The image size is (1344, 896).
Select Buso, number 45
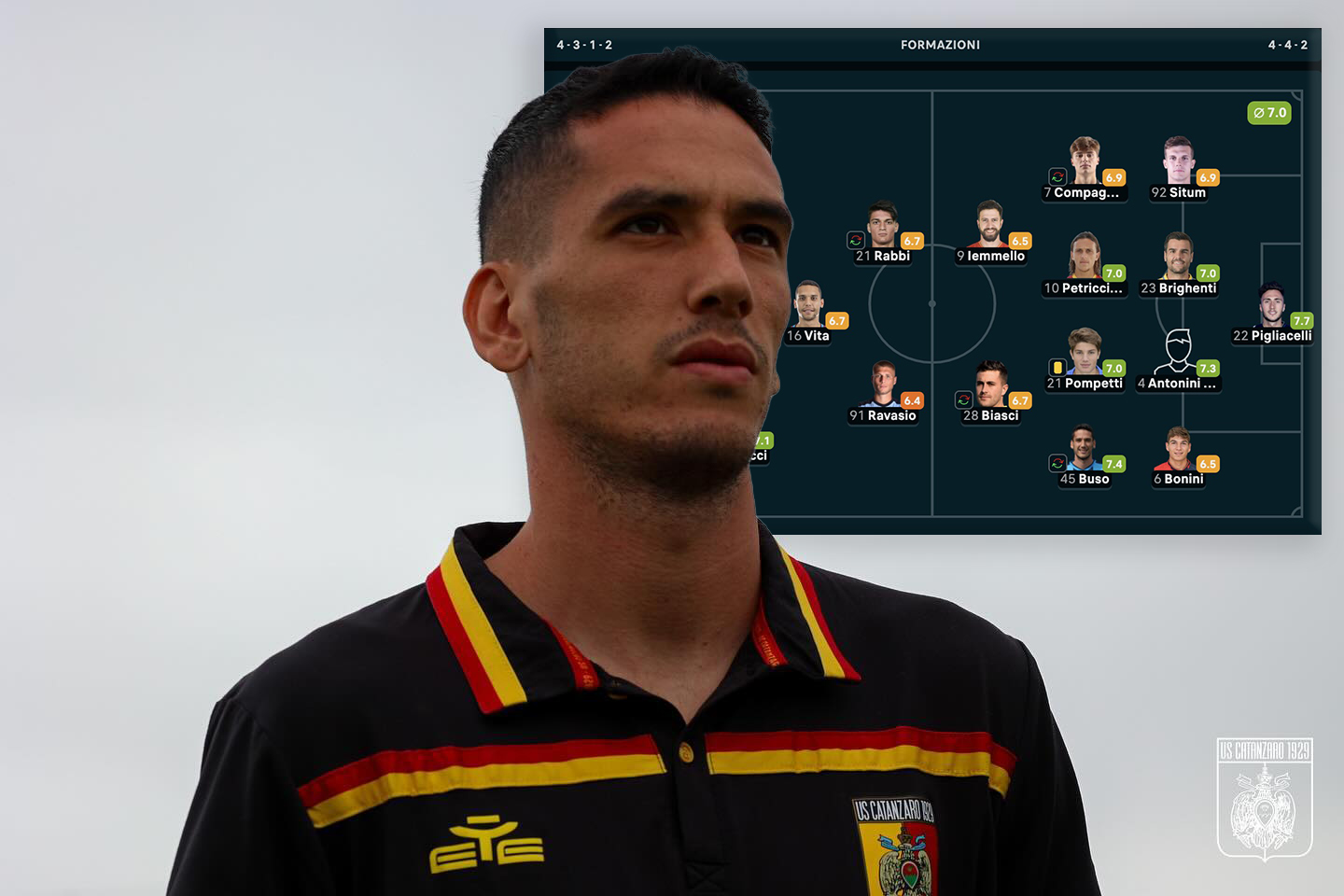coord(1084,449)
